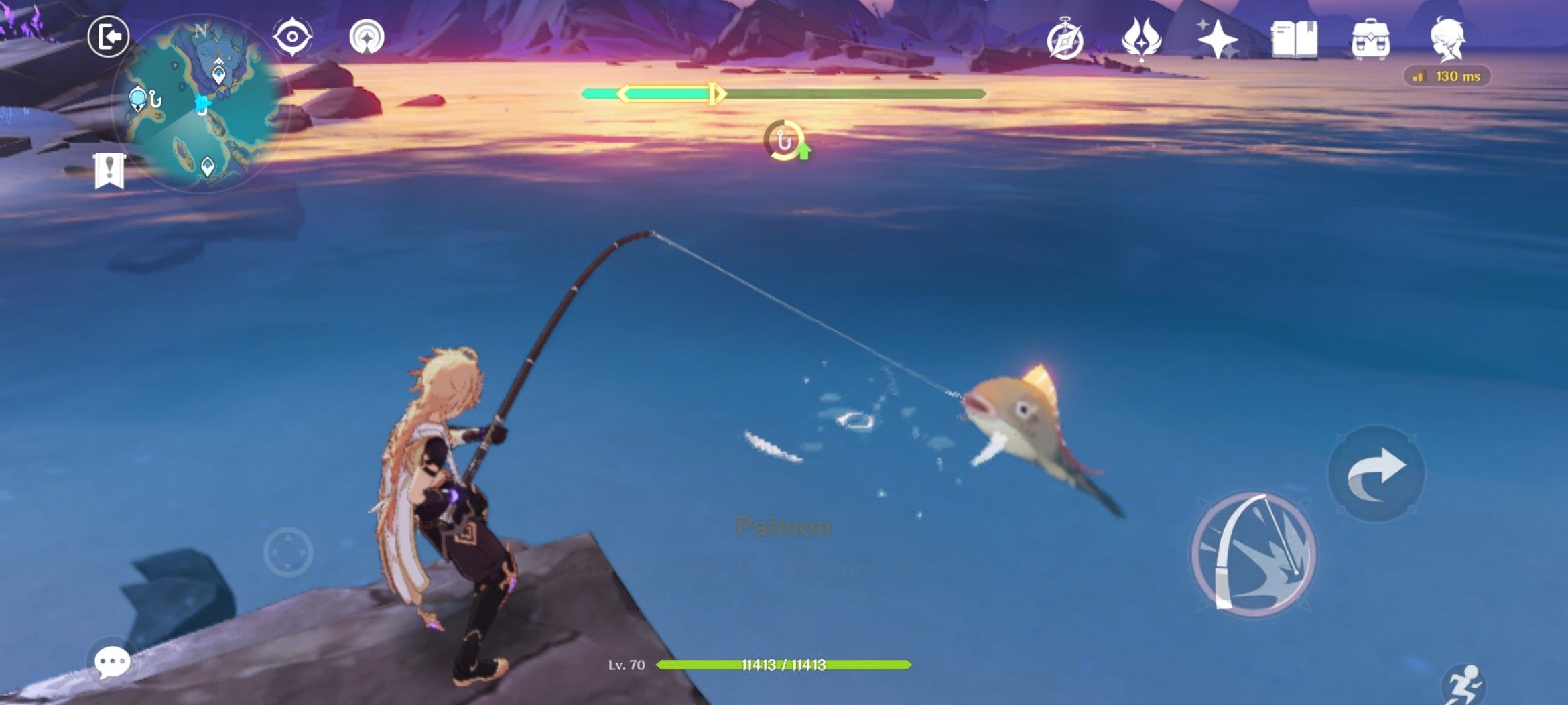
Task: Open Events page via compass icon
Action: click(x=1065, y=38)
